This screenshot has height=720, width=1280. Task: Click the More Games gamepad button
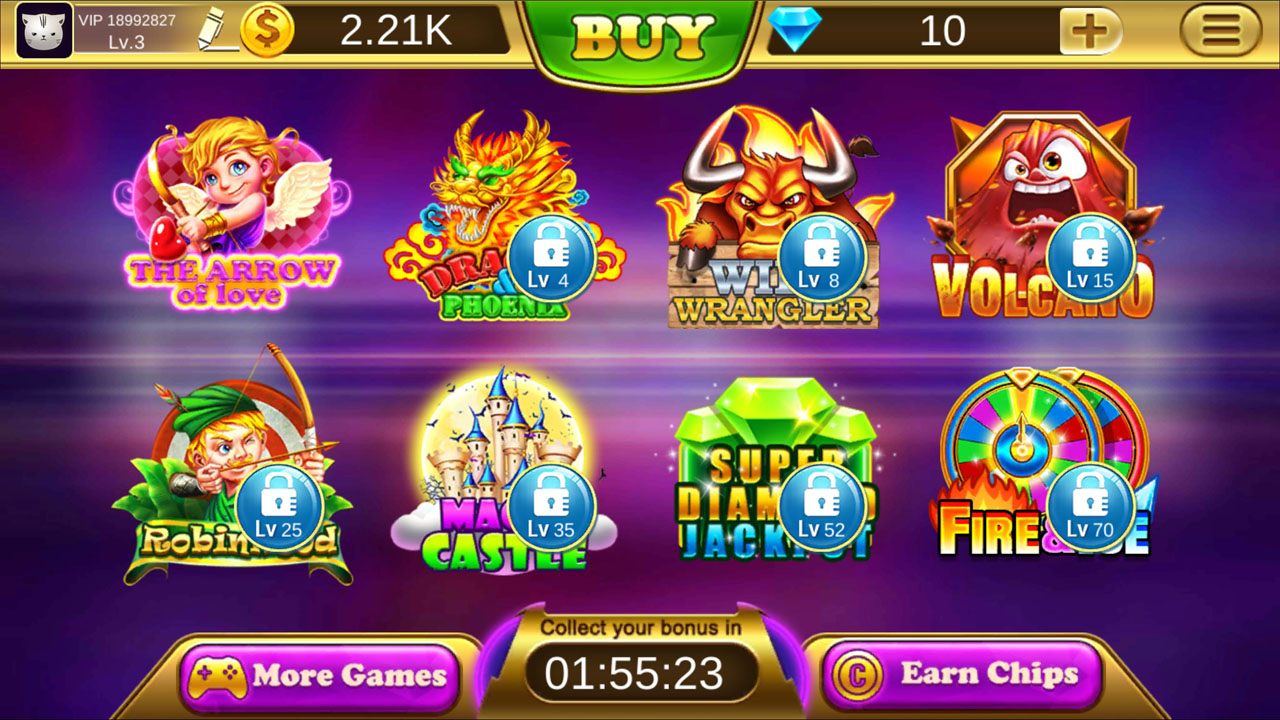point(318,675)
